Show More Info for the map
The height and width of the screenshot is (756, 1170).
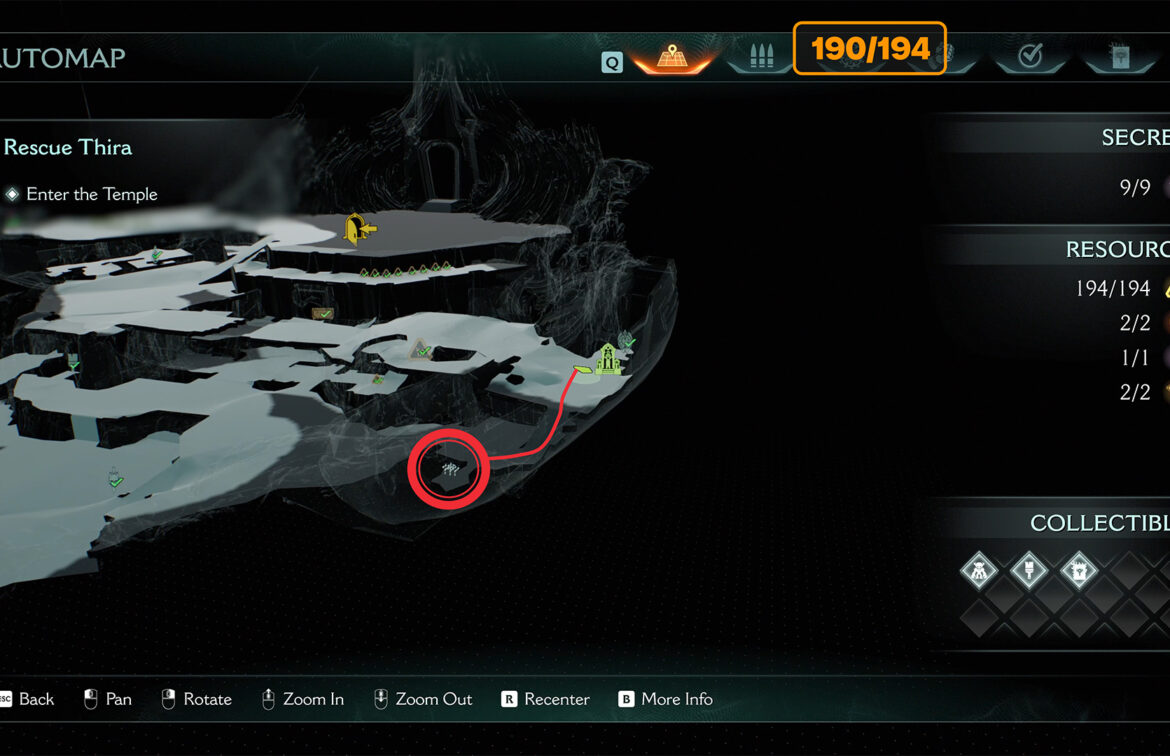point(666,699)
